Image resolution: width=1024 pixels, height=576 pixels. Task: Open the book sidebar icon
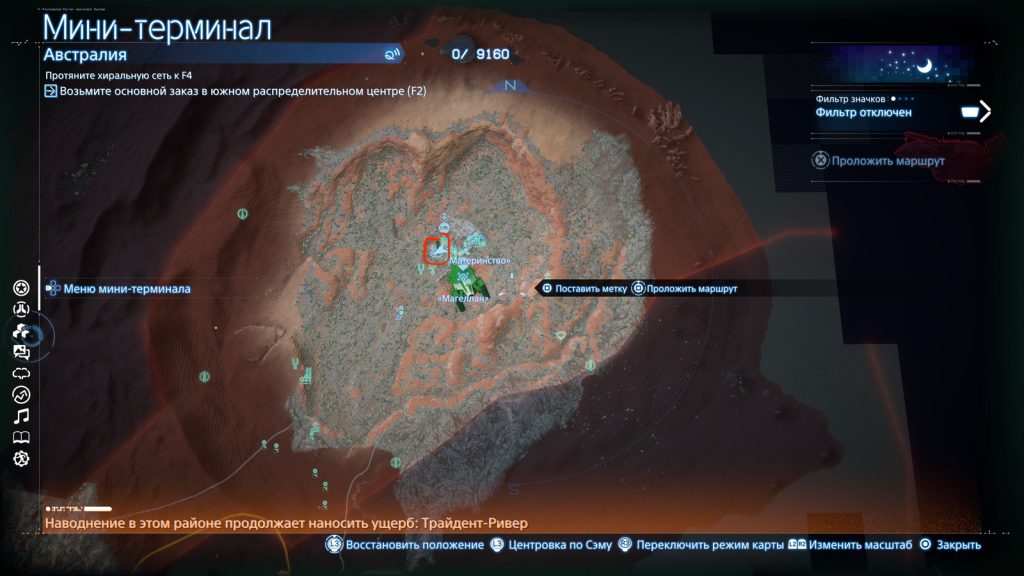pyautogui.click(x=20, y=437)
